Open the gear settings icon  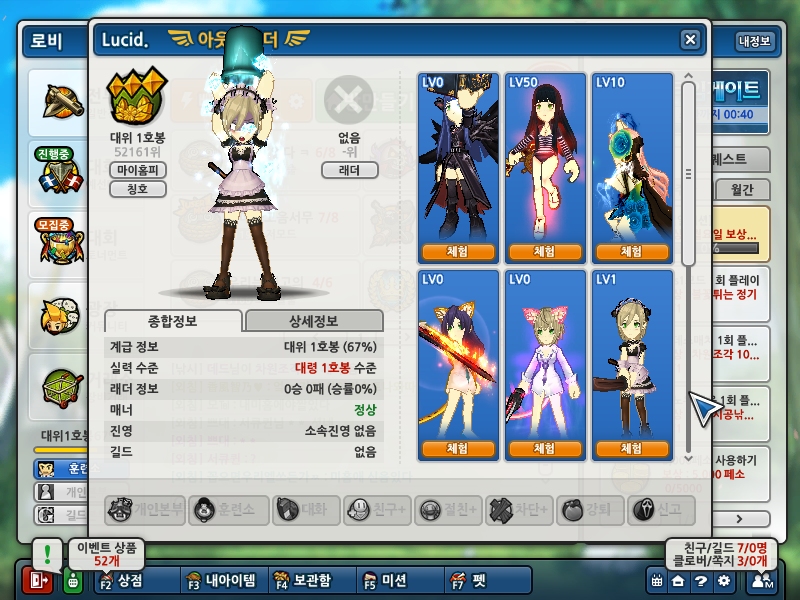[x=723, y=580]
